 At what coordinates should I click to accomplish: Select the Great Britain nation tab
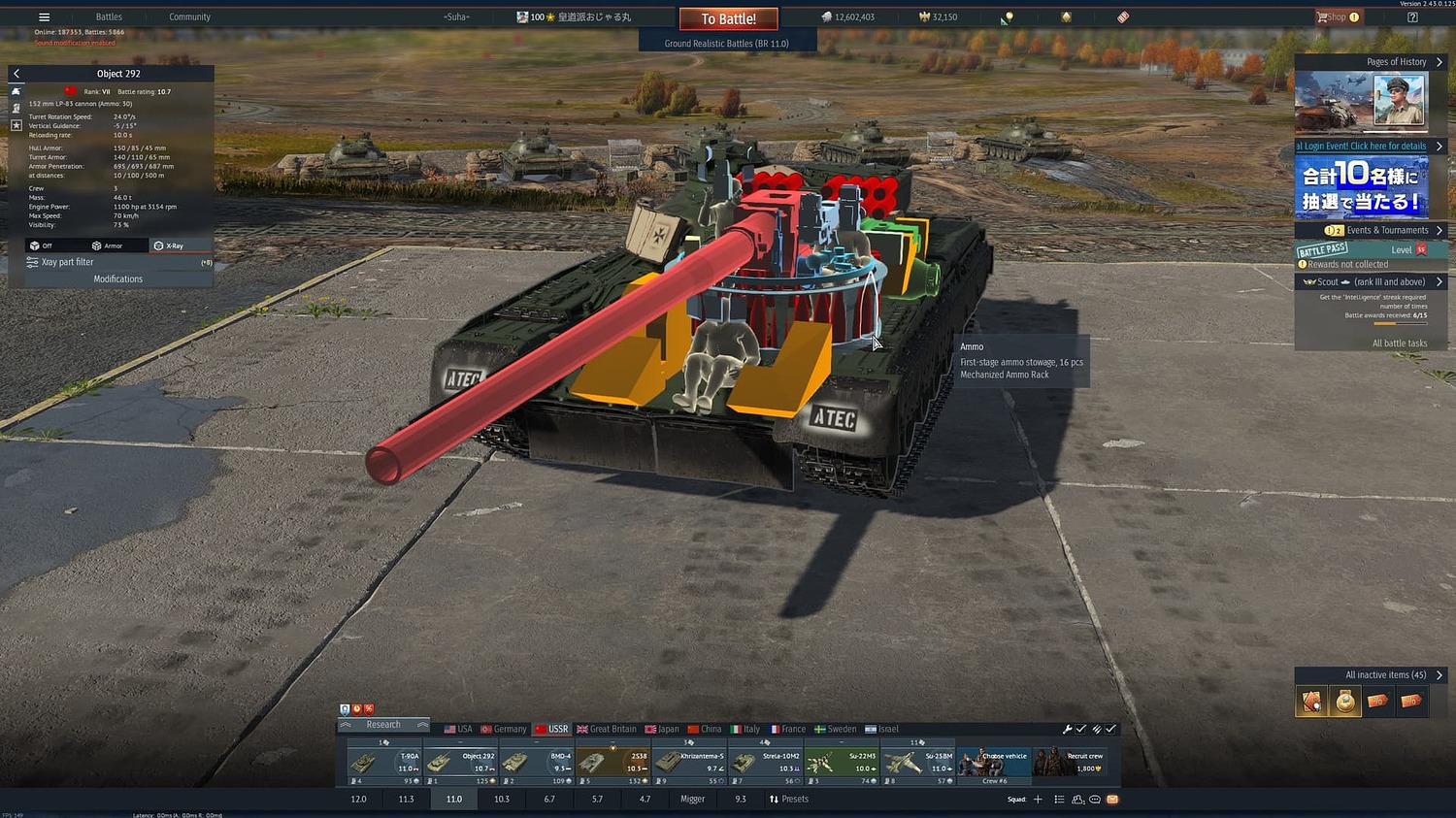[x=607, y=729]
